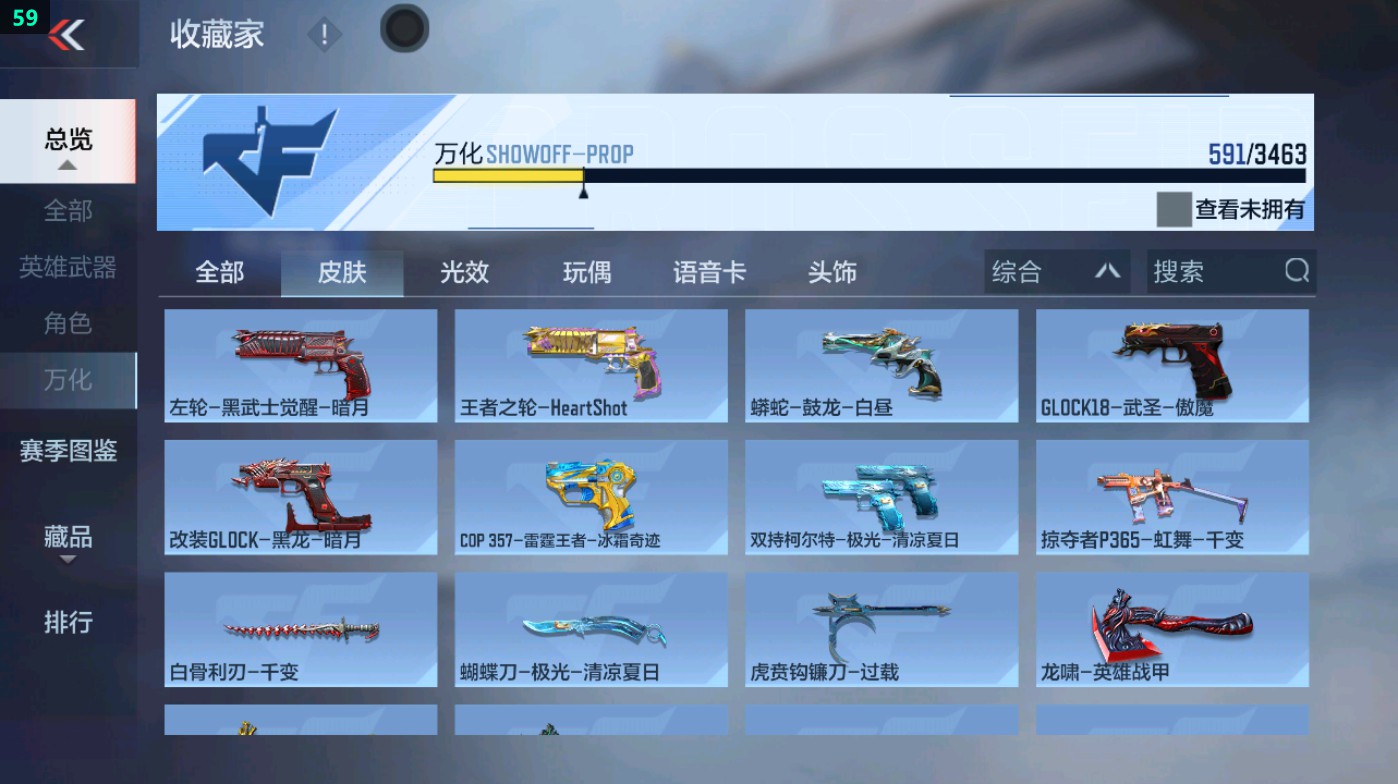This screenshot has height=784, width=1398.
Task: Select the 语音卡 tab
Action: click(x=709, y=271)
